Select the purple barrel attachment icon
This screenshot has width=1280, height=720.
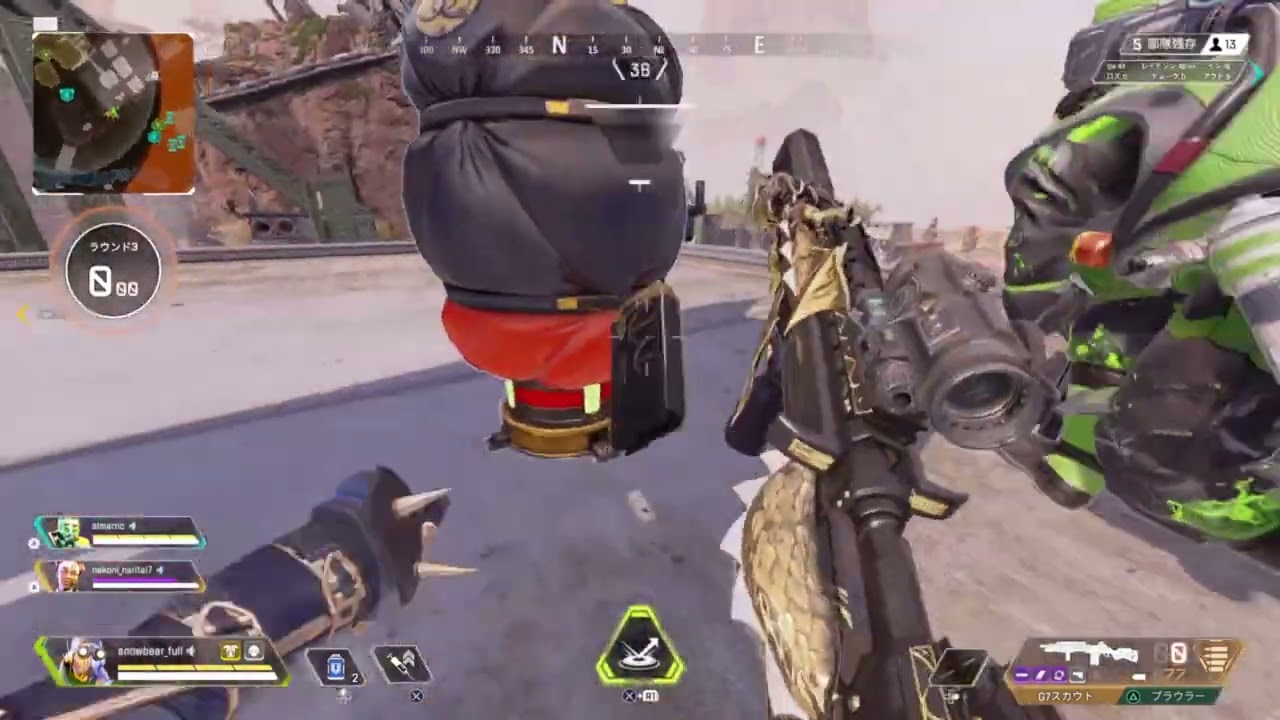coord(1058,674)
